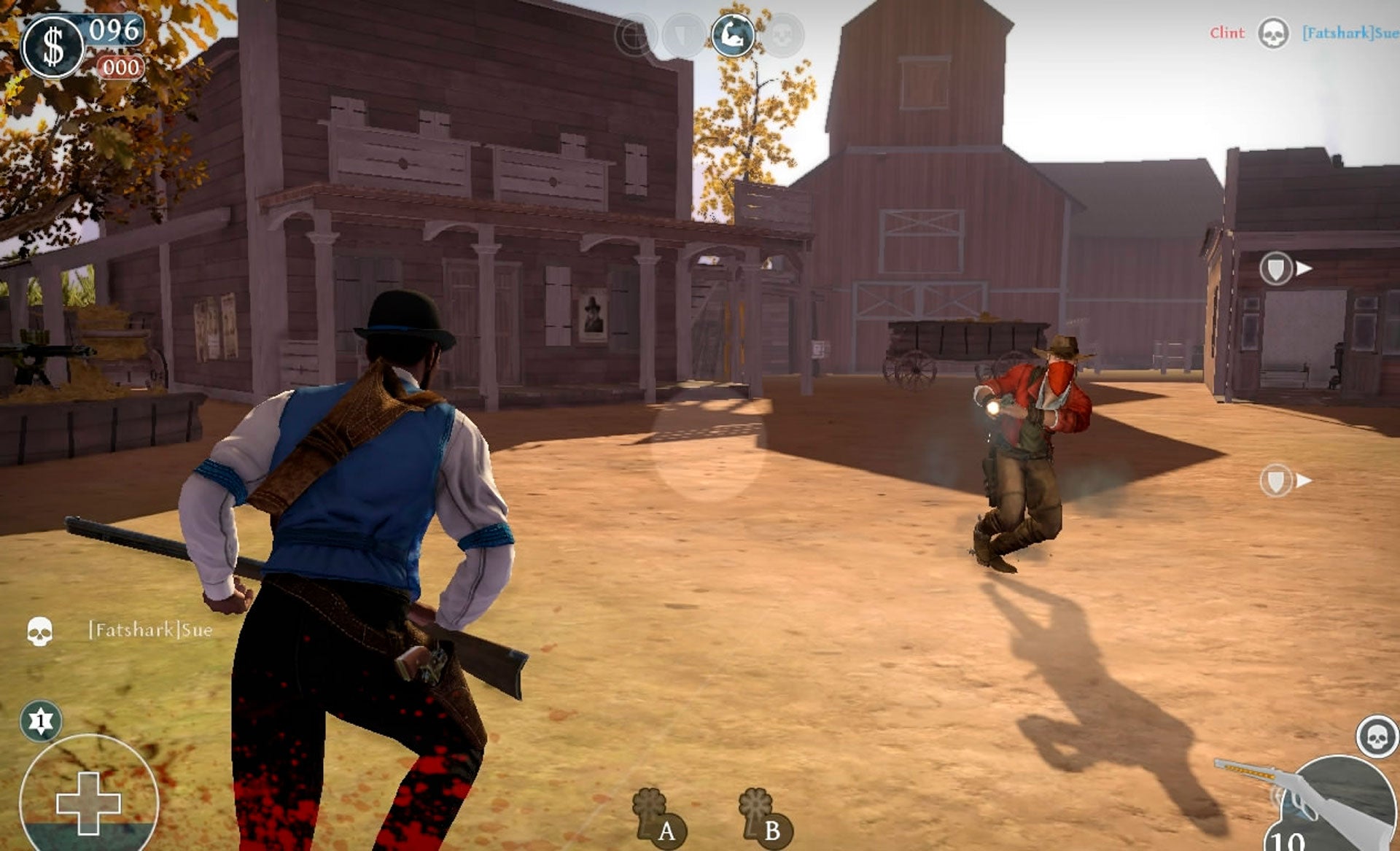Click the sheriff star rank badge
The height and width of the screenshot is (851, 1400).
pyautogui.click(x=41, y=721)
